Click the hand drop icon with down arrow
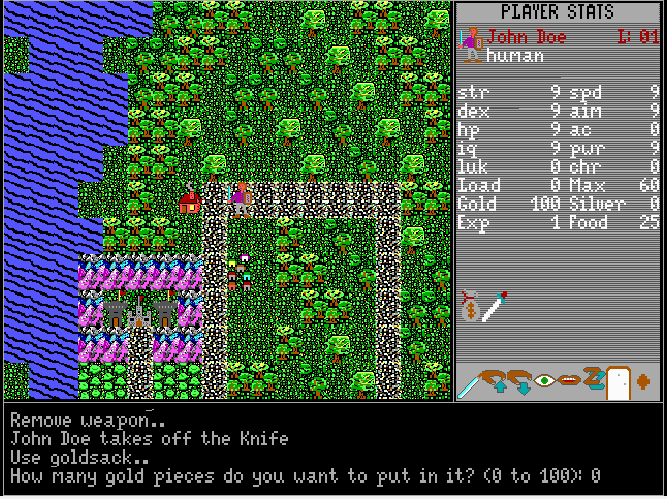The width and height of the screenshot is (667, 499). click(522, 381)
